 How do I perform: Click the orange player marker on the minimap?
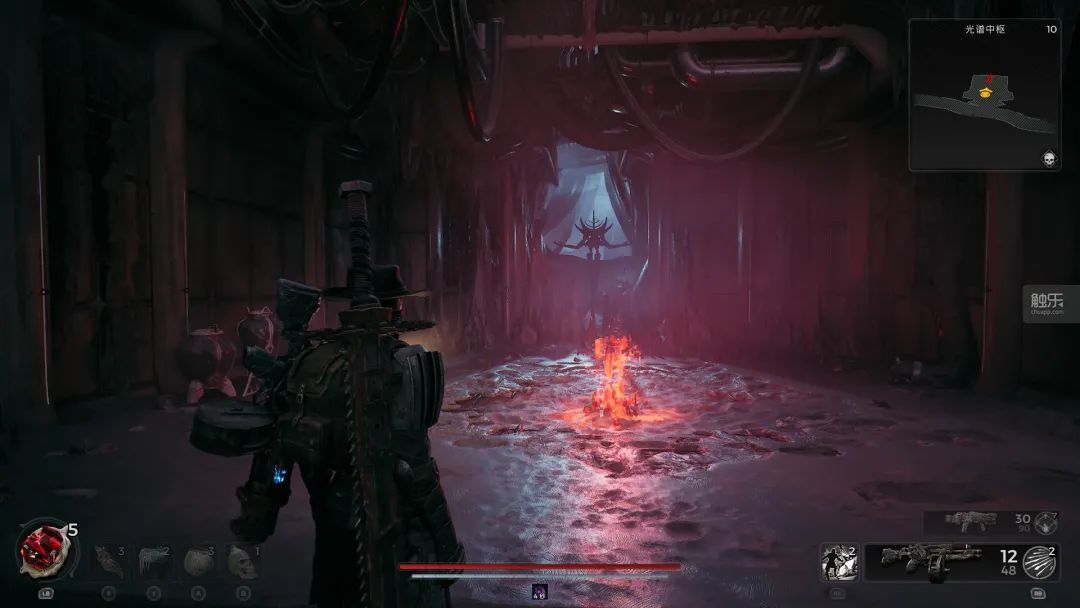[x=986, y=93]
